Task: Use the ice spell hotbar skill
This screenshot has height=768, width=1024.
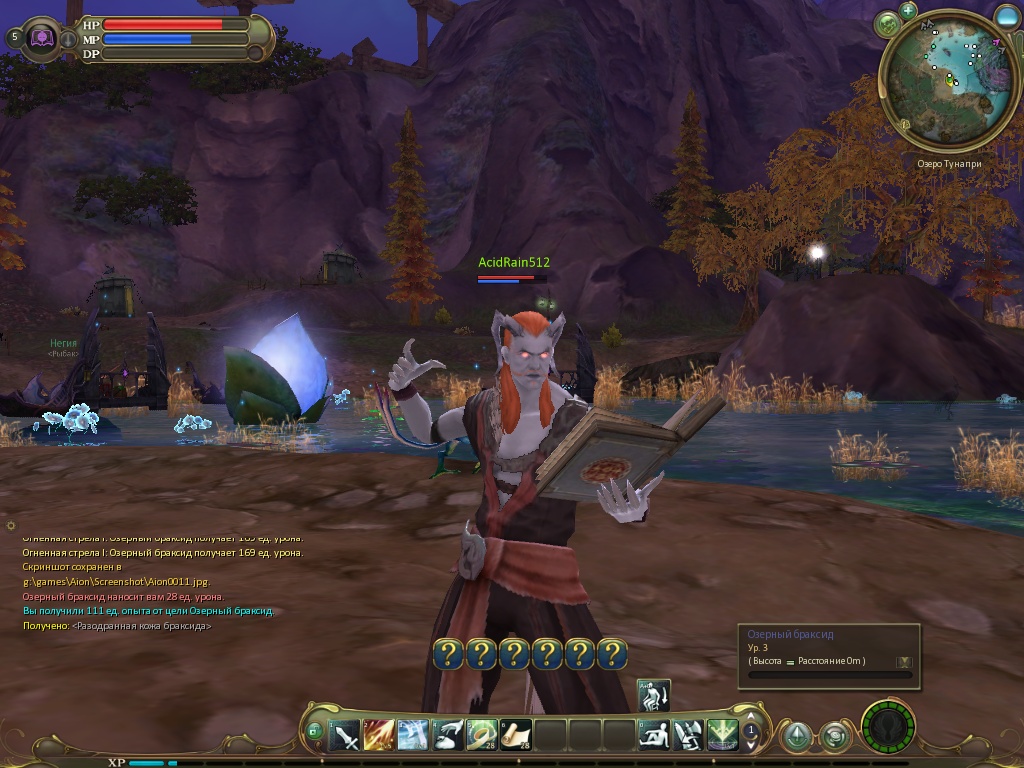Action: click(x=413, y=735)
